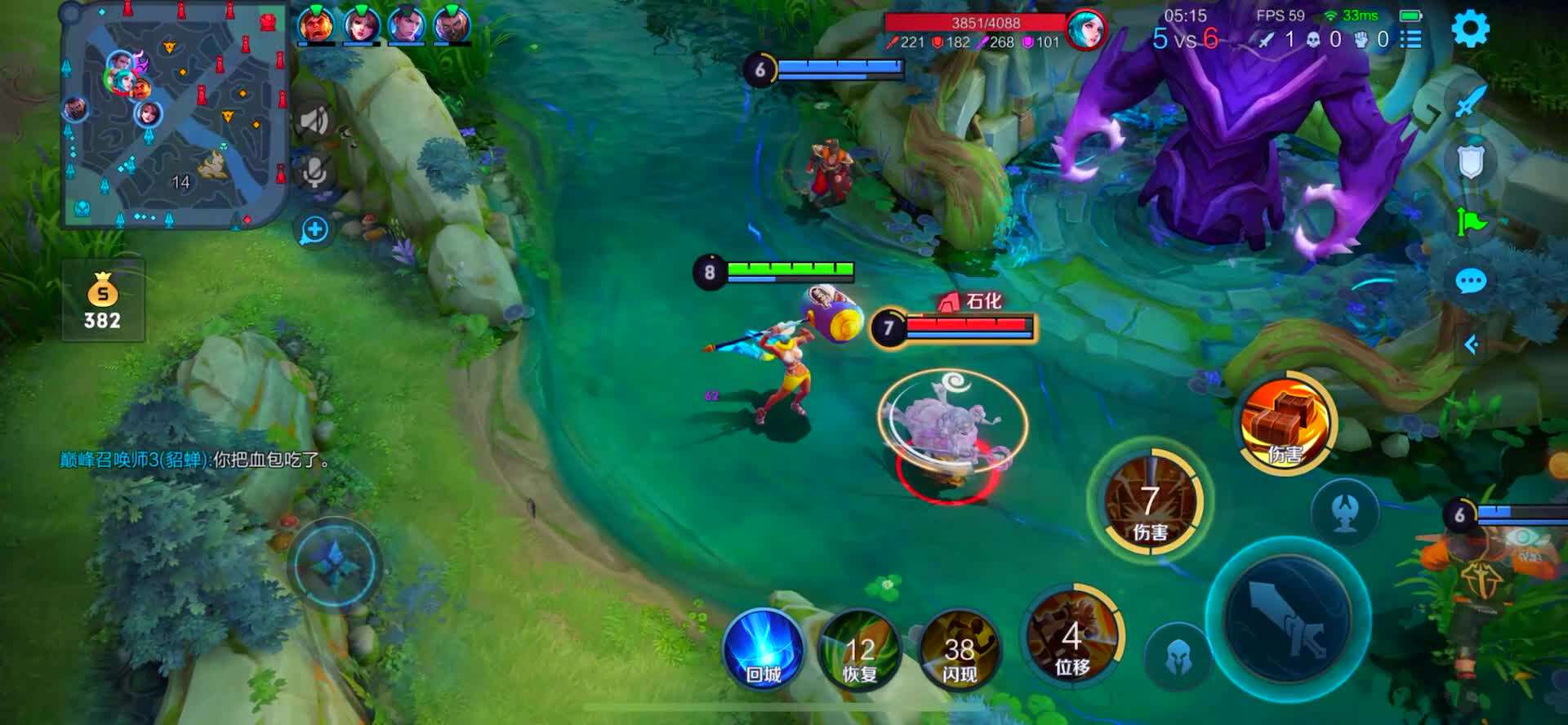Expand the collapsed side panel arrow
The image size is (1568, 725).
click(1471, 345)
